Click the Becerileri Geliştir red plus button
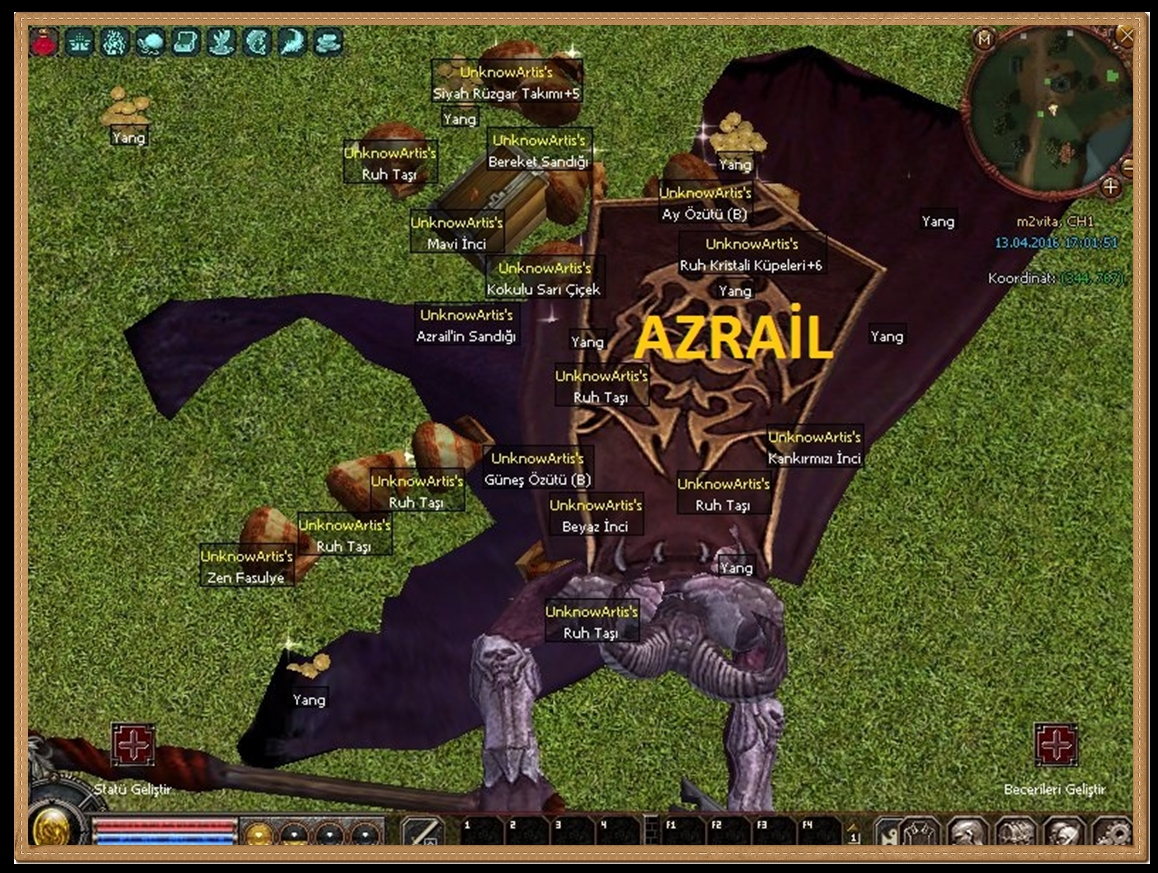The image size is (1158, 873). [1055, 745]
